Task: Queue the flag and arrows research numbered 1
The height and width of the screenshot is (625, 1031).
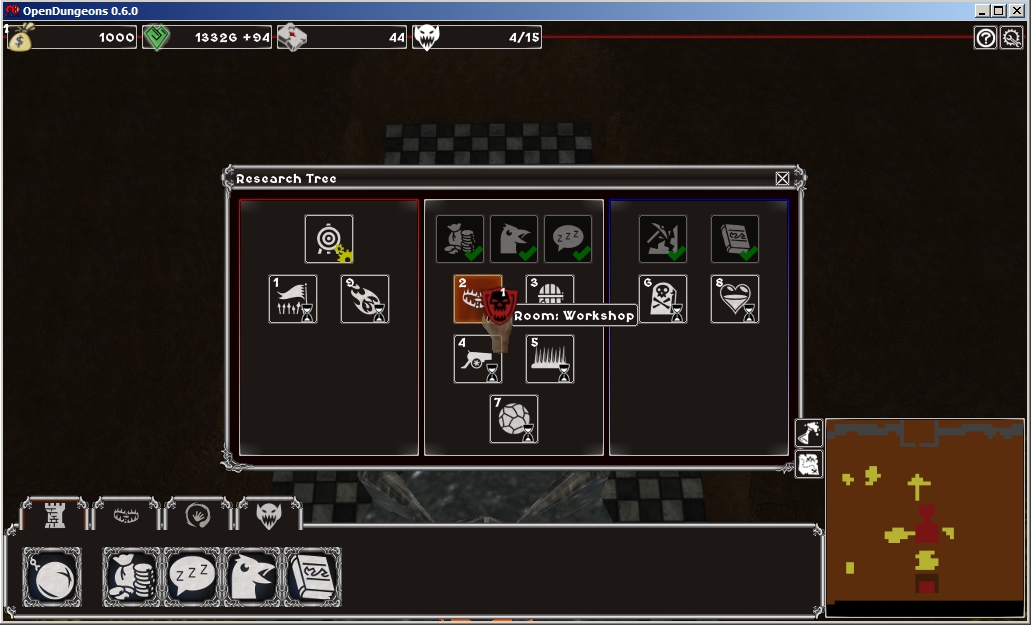Action: [x=293, y=299]
